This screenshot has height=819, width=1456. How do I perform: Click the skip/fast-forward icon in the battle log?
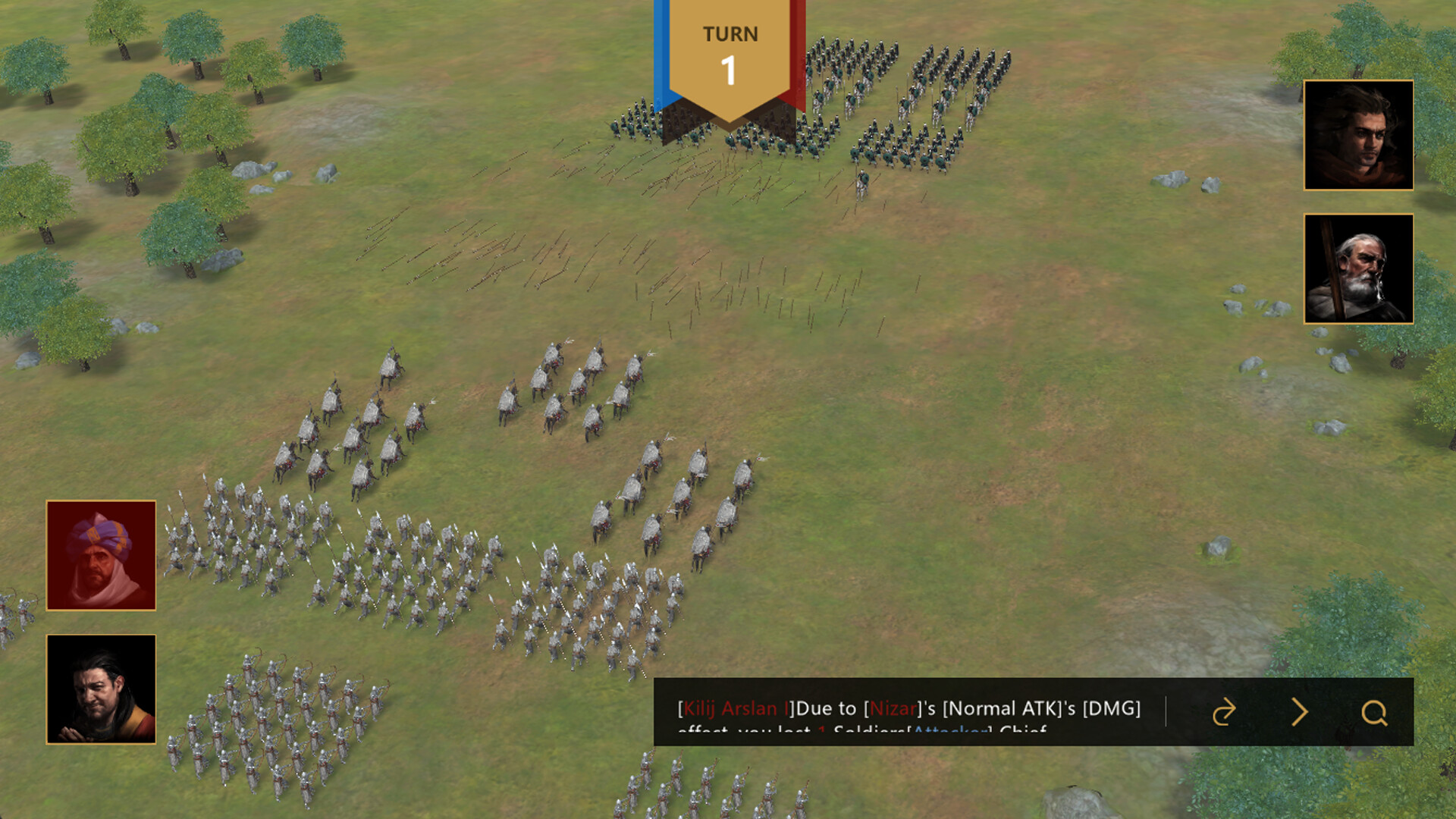coord(1223,713)
